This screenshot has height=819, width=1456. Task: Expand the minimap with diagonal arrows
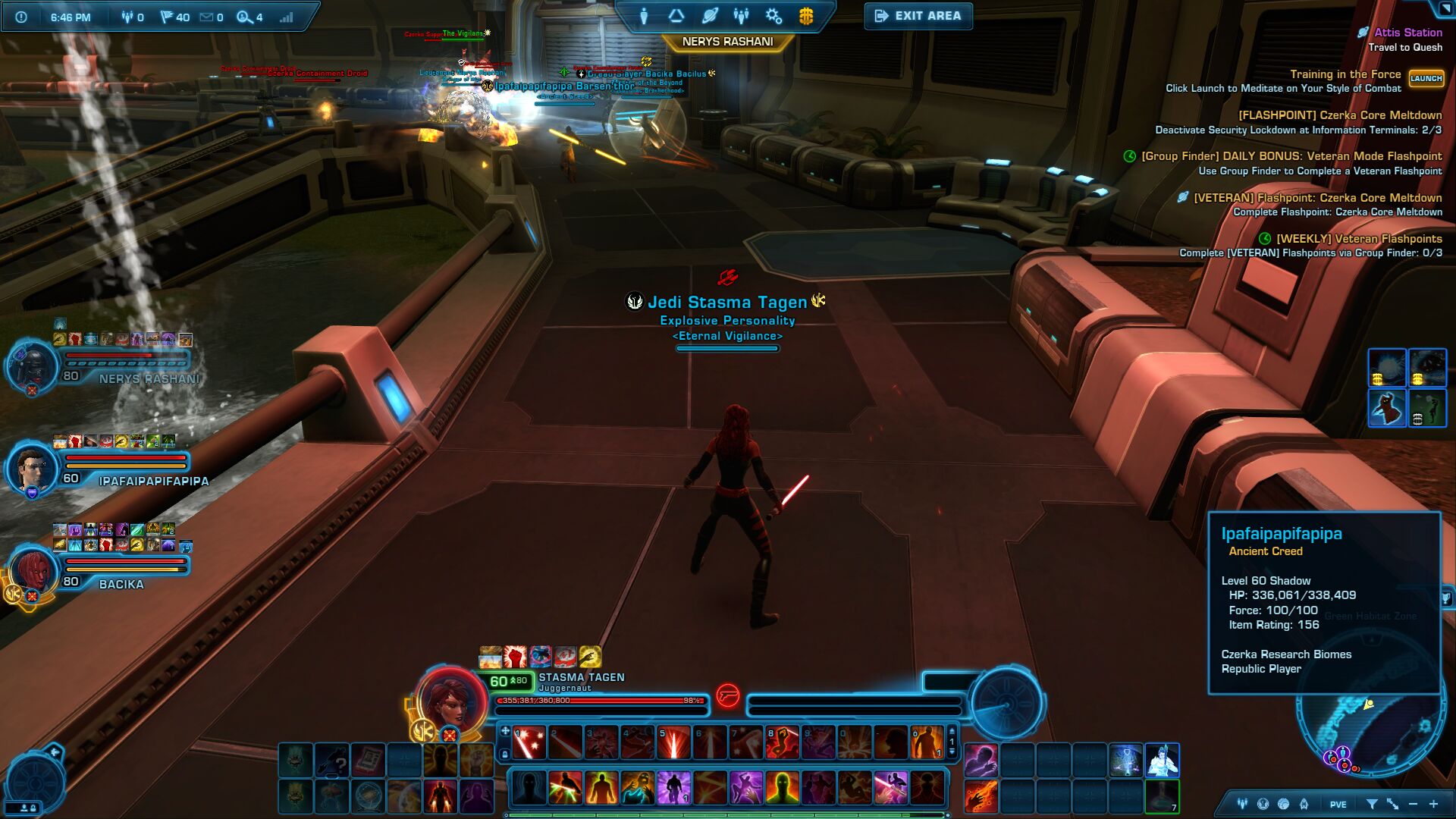(1393, 804)
